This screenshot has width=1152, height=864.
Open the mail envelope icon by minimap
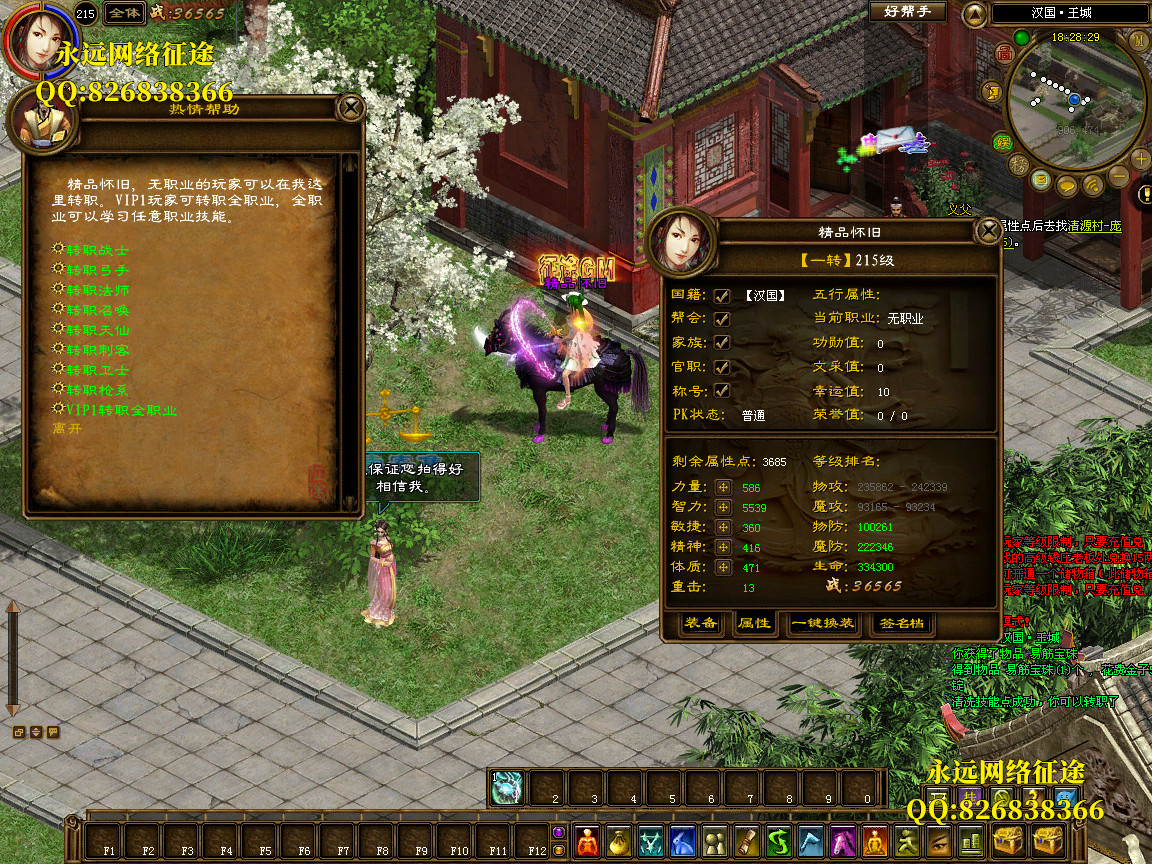[1041, 181]
